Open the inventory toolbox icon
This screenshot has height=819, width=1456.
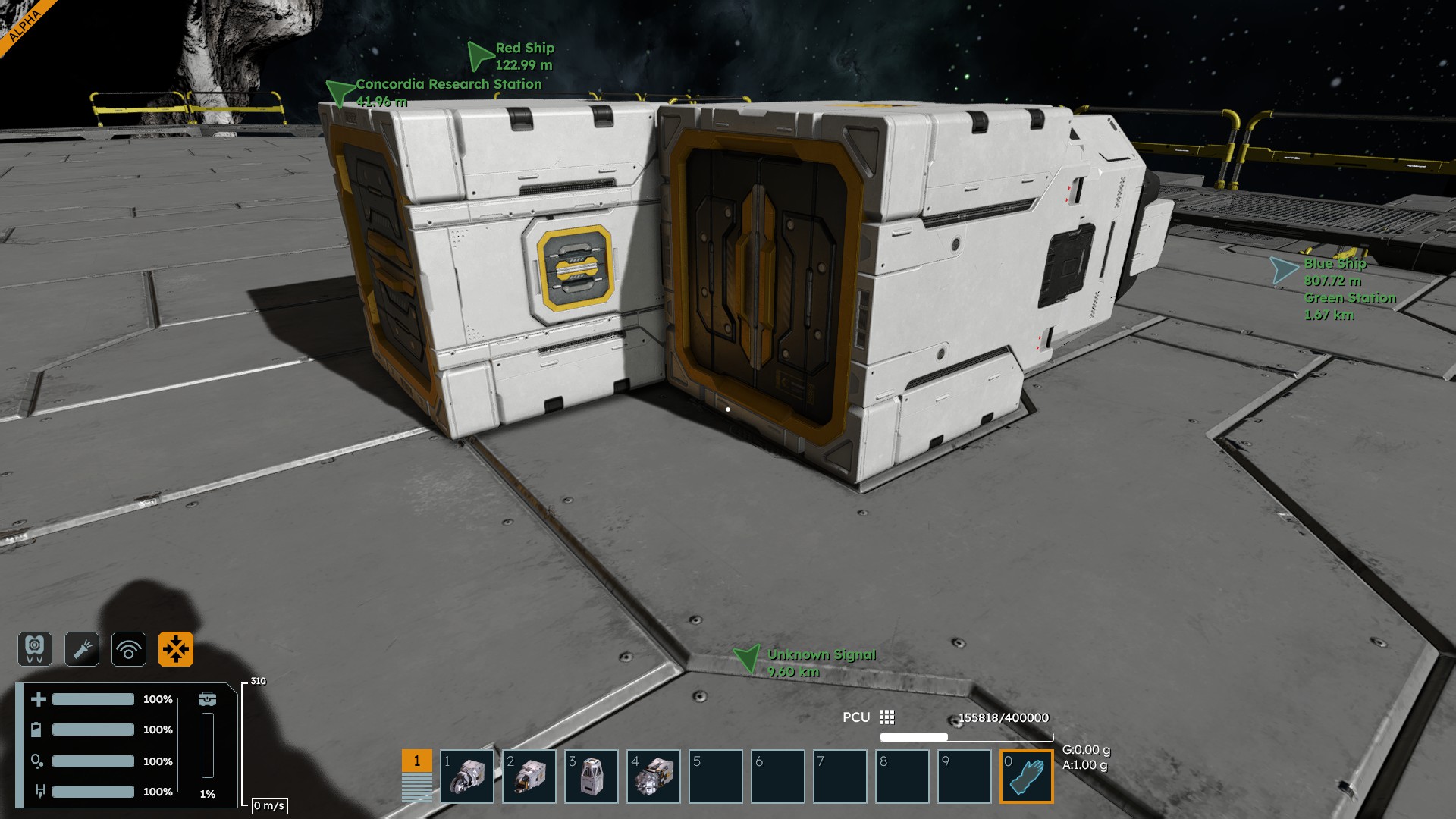coord(207,698)
